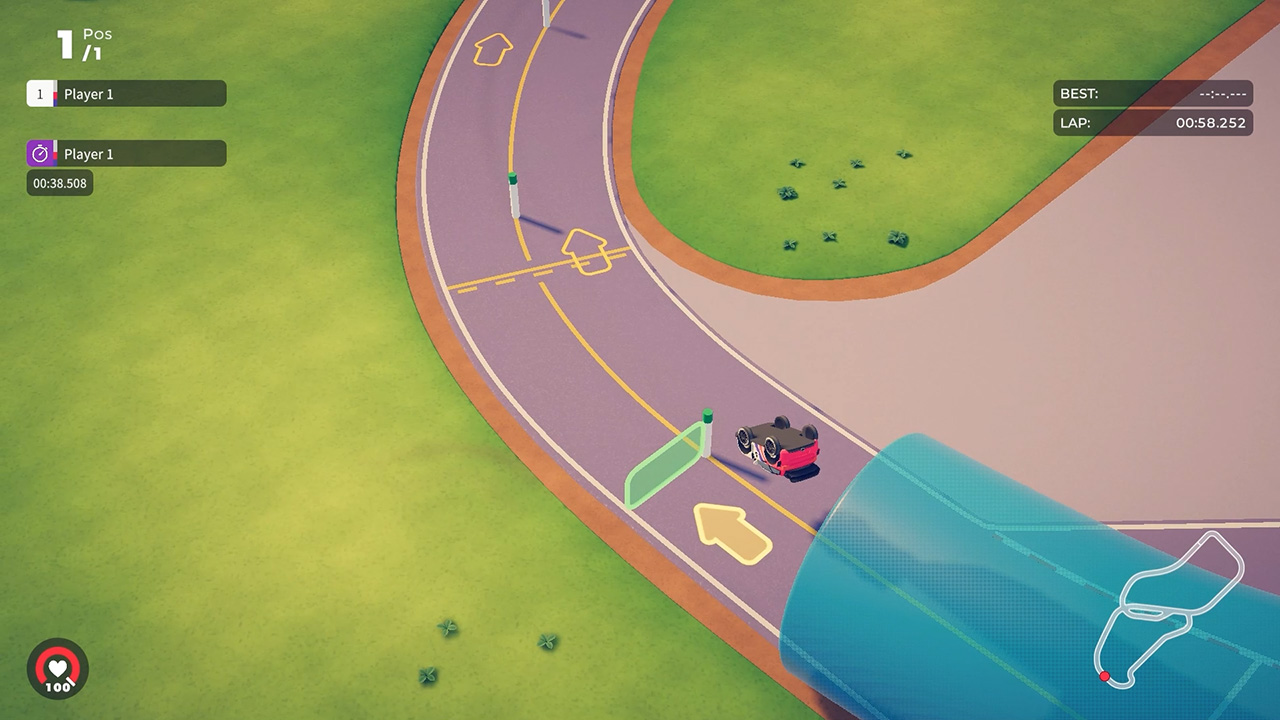The width and height of the screenshot is (1280, 720).
Task: Click the red player marker on the minimap
Action: point(1106,675)
